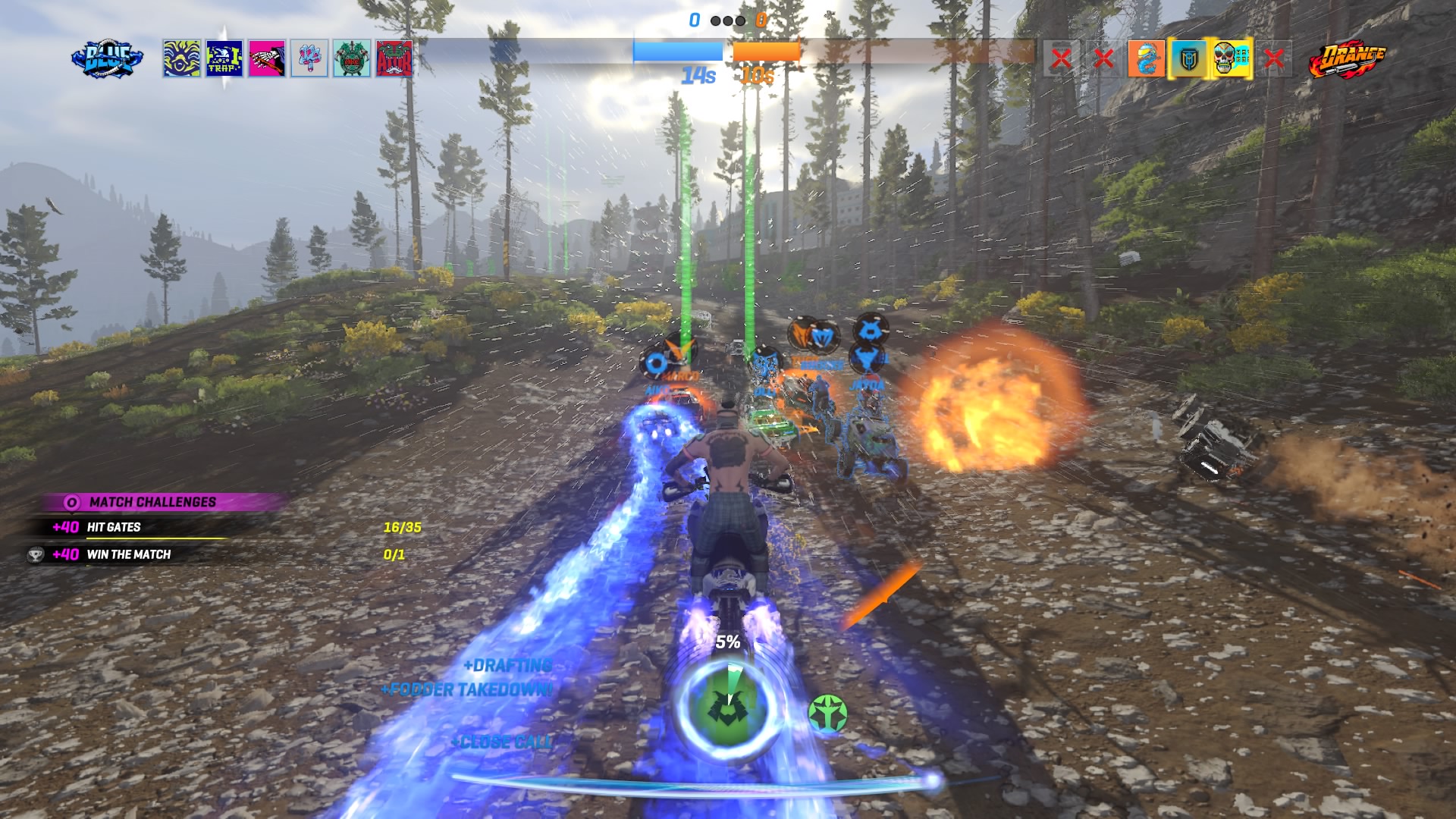Click the Blue team logo

(x=107, y=59)
